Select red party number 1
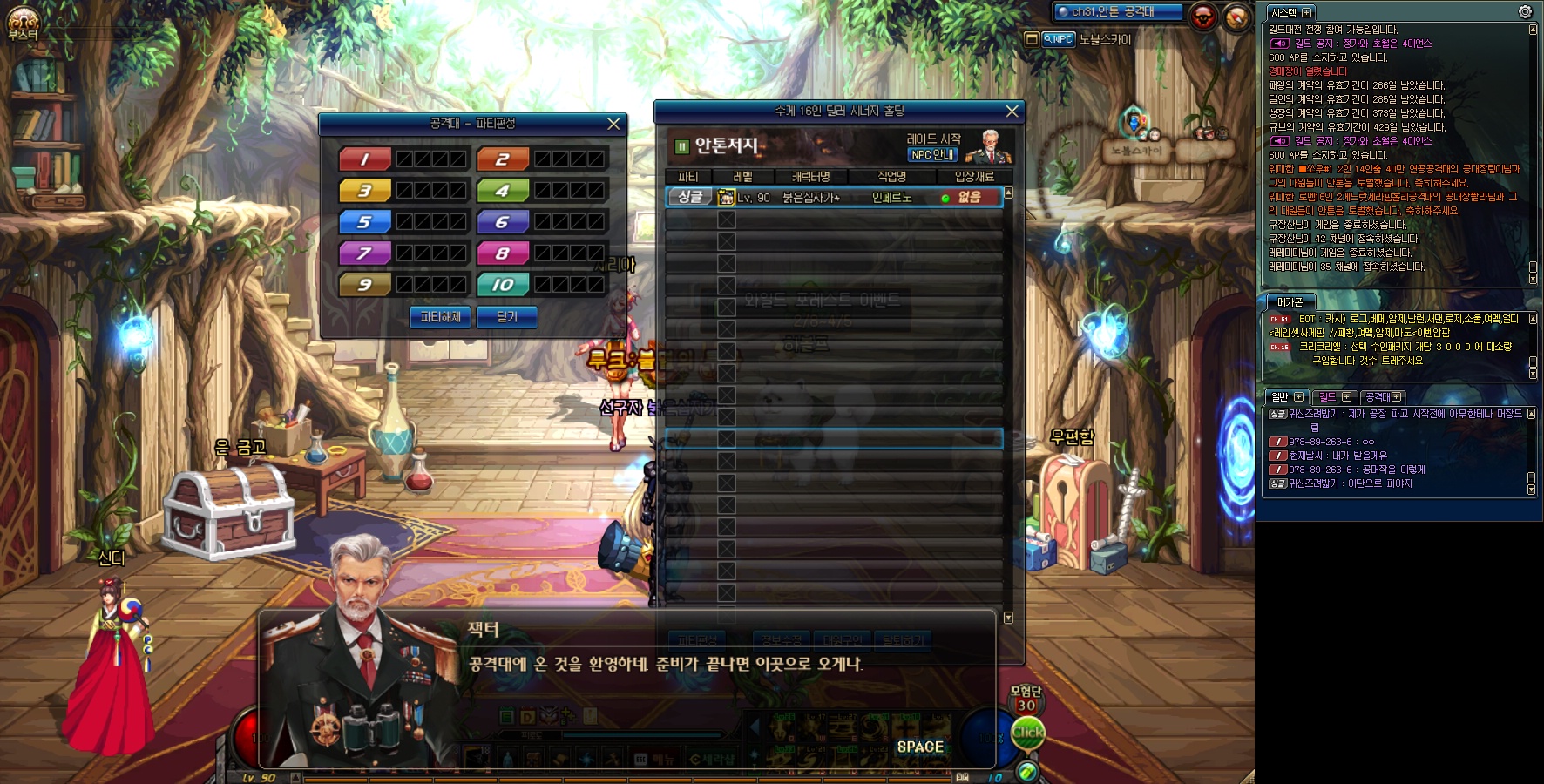The height and width of the screenshot is (784, 1544). pyautogui.click(x=364, y=159)
